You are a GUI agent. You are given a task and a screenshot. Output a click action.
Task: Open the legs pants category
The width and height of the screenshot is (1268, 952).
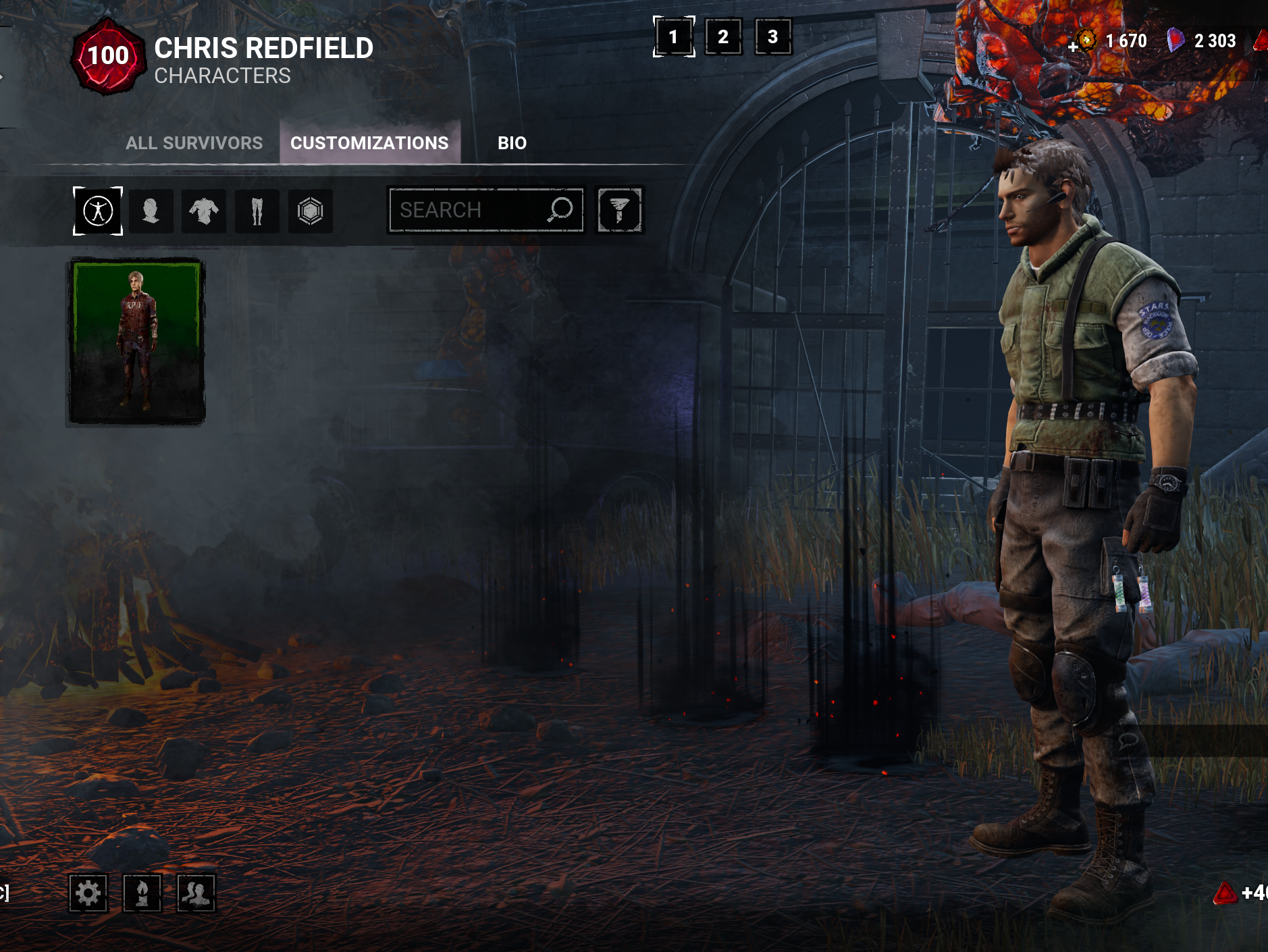(257, 211)
